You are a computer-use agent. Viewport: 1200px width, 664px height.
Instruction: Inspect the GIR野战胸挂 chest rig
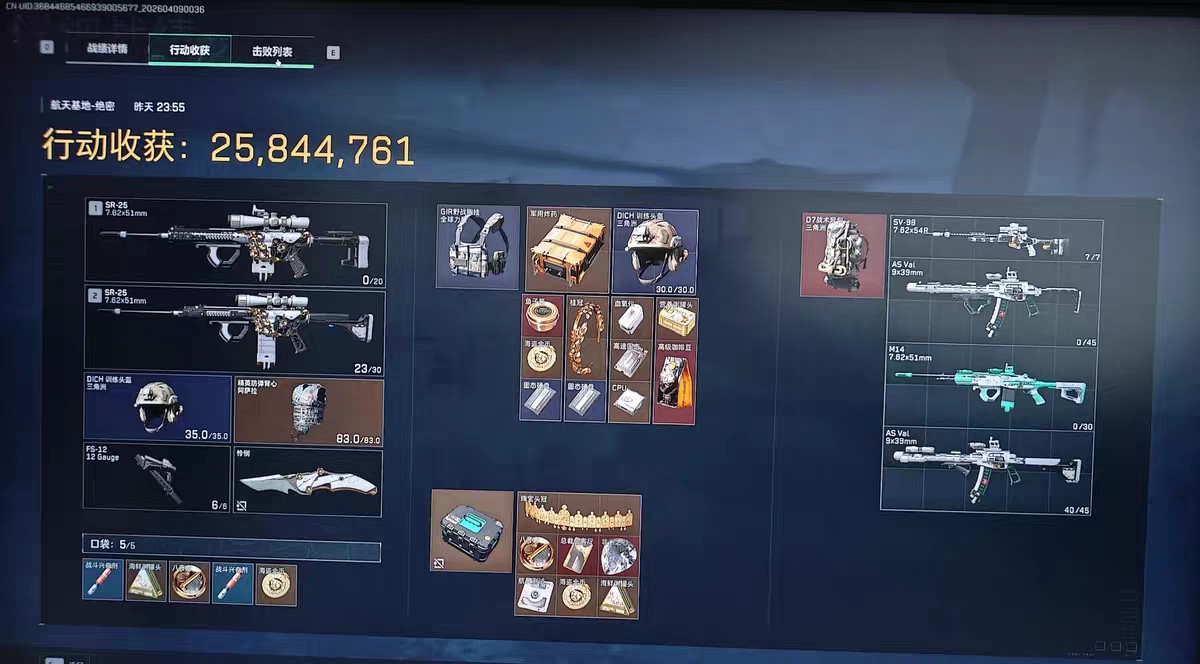tap(478, 247)
